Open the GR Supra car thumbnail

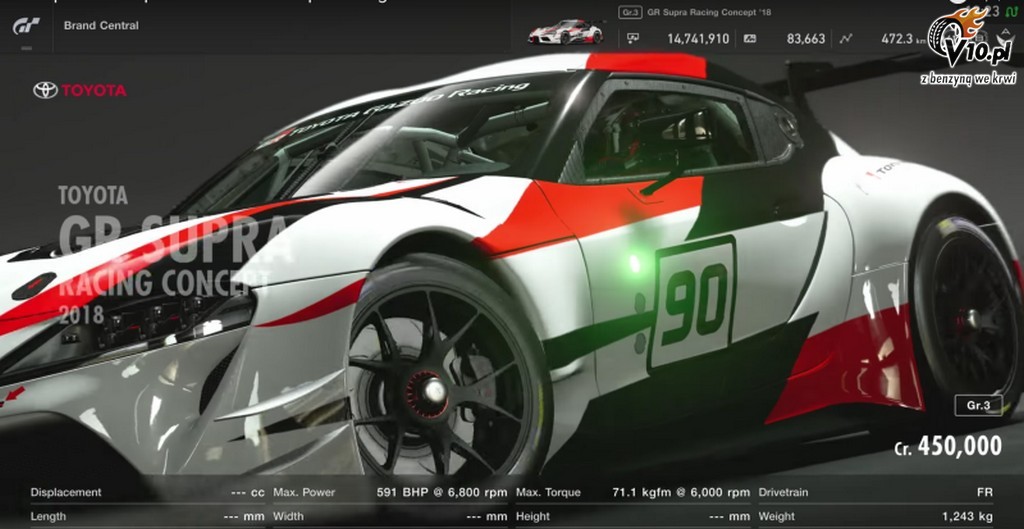pyautogui.click(x=565, y=32)
